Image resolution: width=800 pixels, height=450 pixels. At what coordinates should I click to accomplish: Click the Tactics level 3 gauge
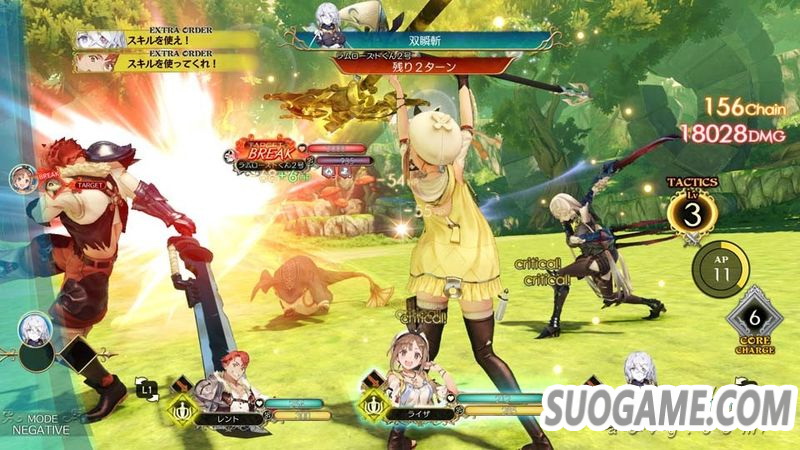[690, 214]
